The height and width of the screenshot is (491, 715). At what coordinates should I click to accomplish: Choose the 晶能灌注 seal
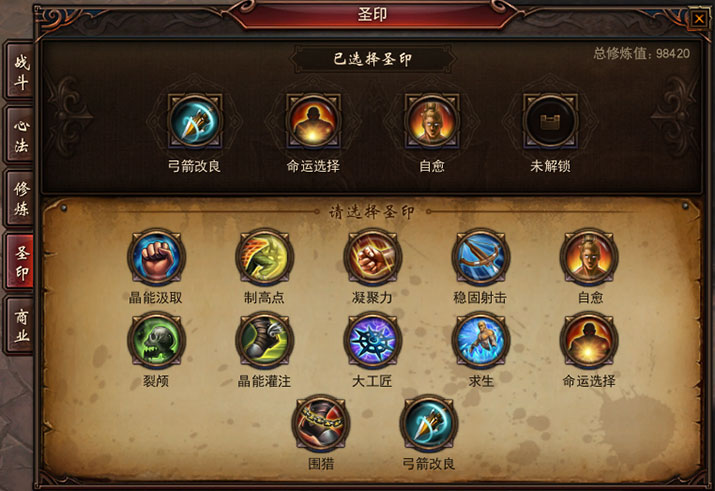tap(264, 340)
